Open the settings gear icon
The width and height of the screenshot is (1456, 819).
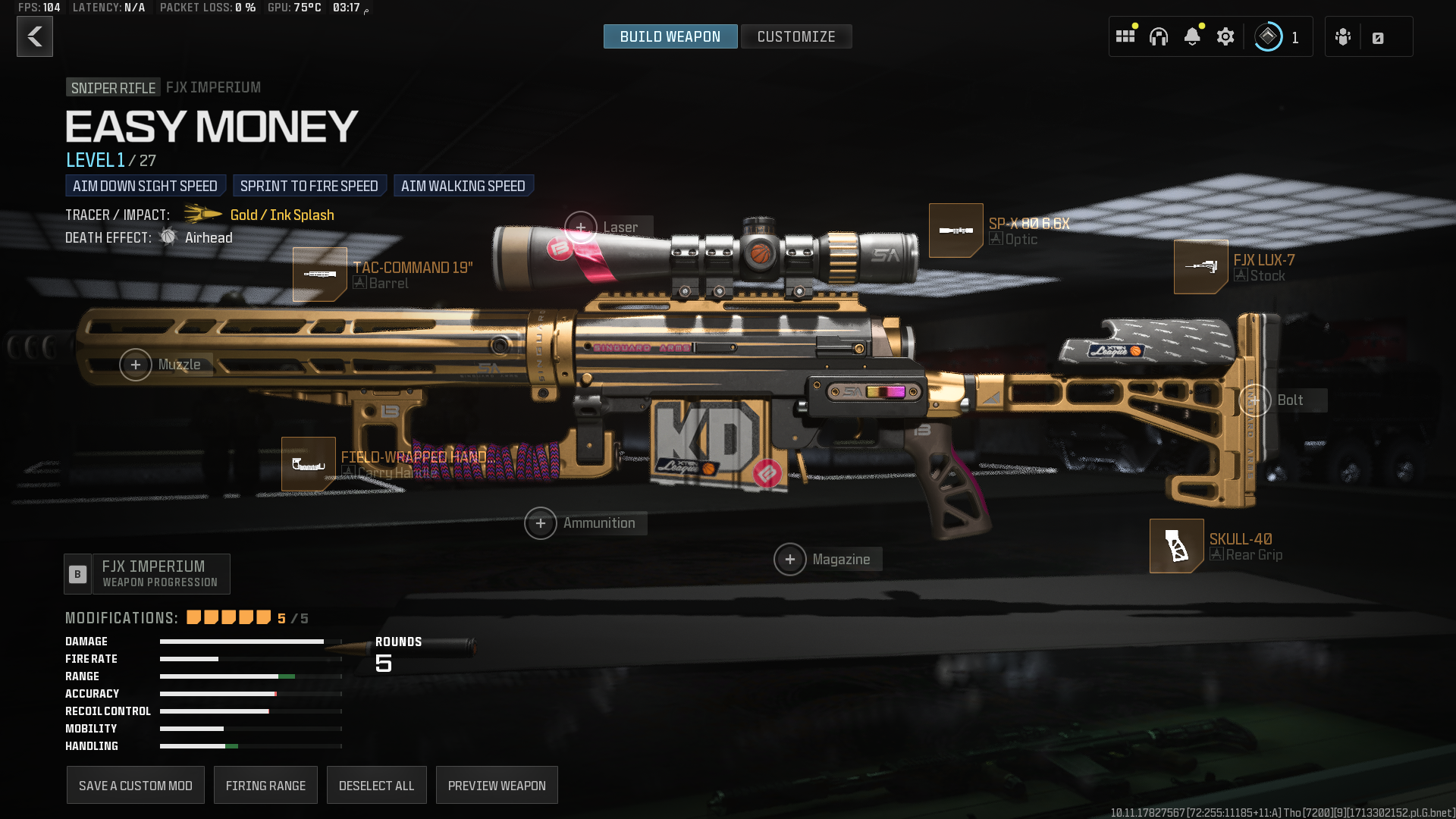coord(1225,36)
